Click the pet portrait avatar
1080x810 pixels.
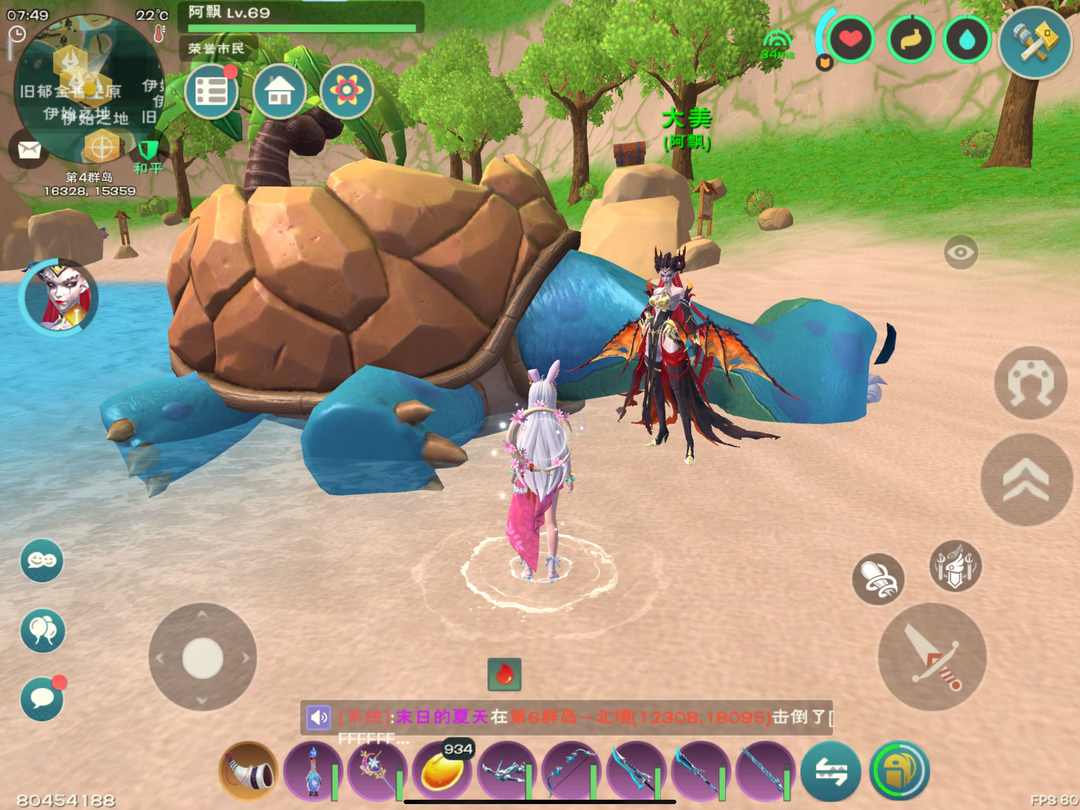(58, 297)
